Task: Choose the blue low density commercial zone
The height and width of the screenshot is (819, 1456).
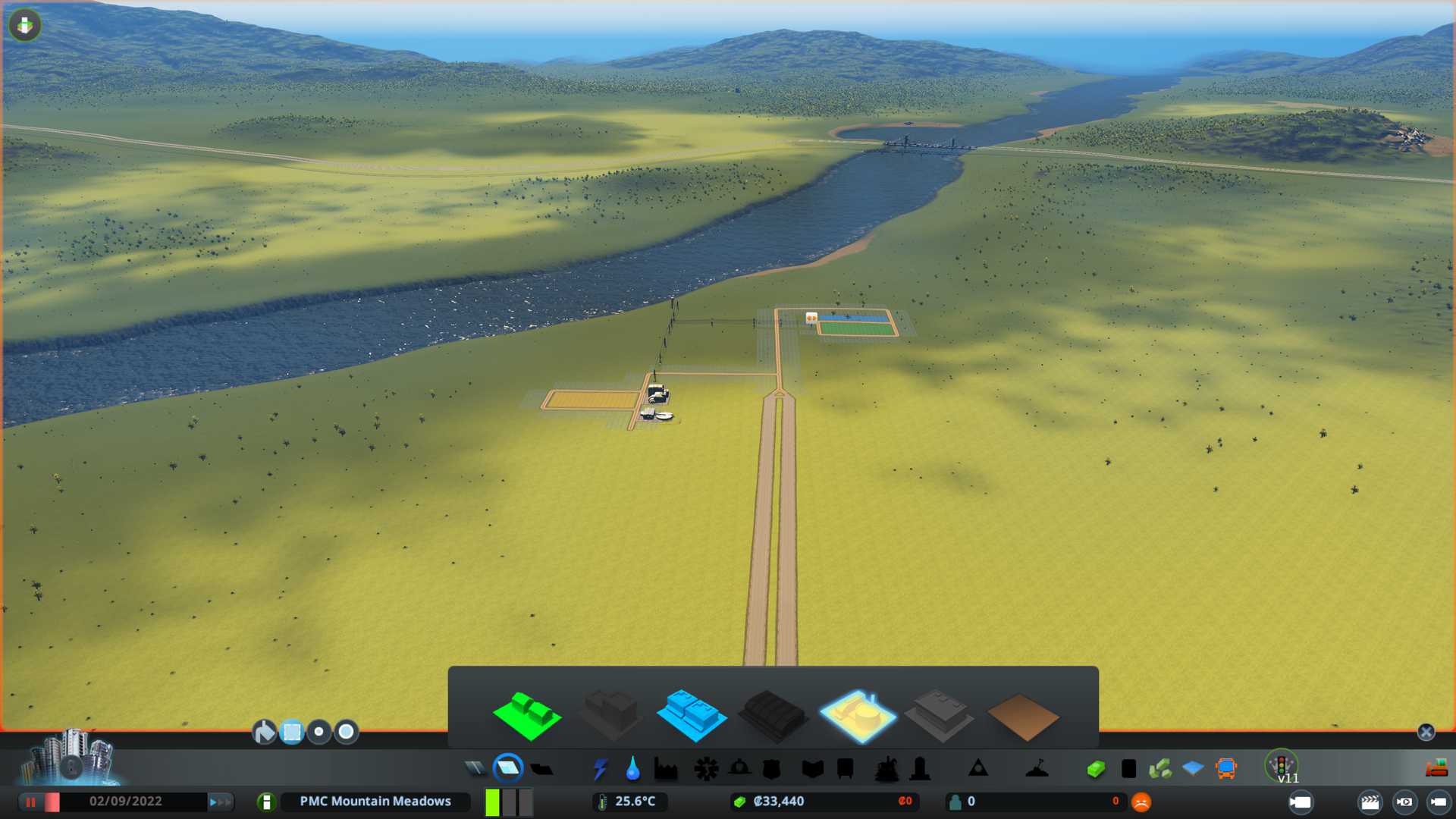Action: point(691,716)
